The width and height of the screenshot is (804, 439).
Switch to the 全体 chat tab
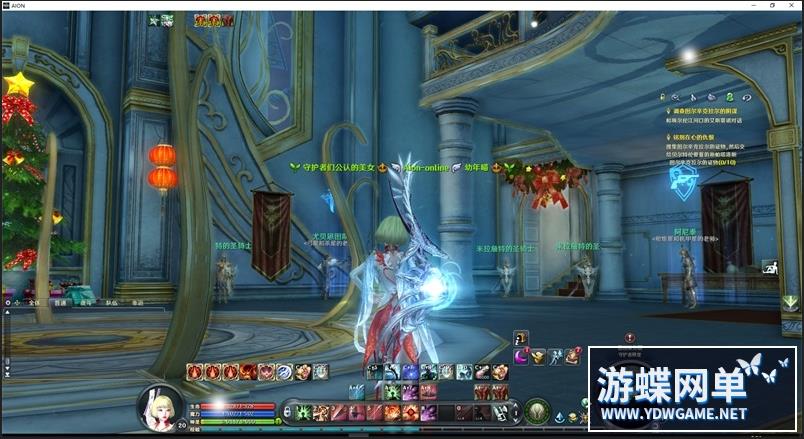(x=33, y=301)
